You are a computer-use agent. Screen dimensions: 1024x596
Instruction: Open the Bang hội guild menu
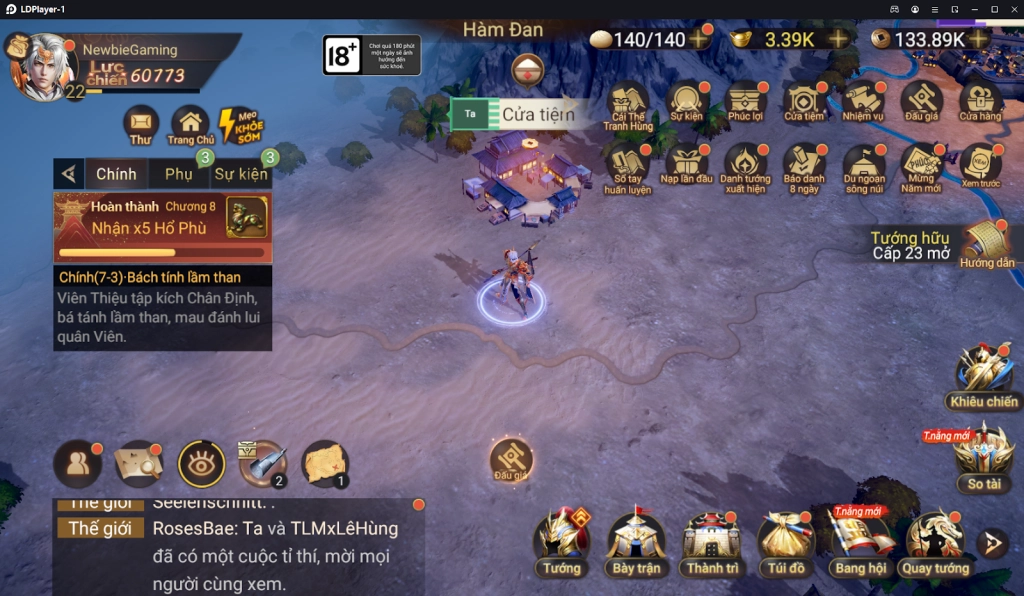click(x=860, y=541)
